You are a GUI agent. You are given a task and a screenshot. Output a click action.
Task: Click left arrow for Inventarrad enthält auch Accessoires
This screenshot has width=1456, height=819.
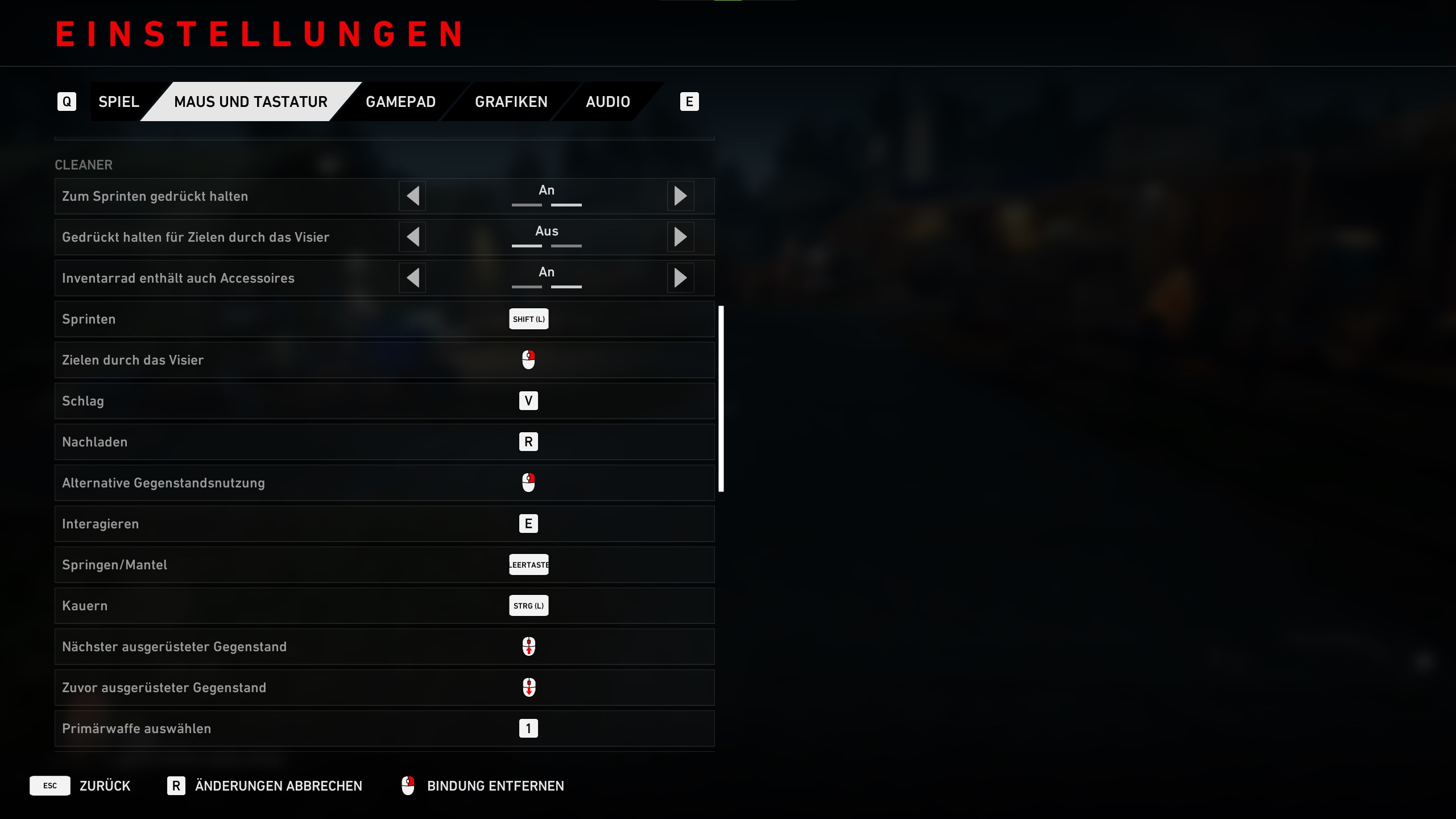(x=413, y=278)
